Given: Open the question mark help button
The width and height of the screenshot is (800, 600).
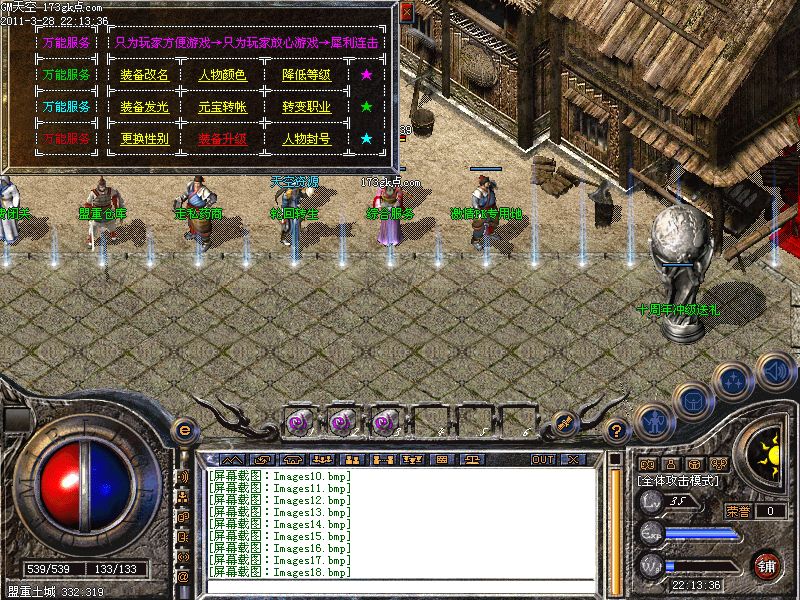Looking at the screenshot, I should (x=617, y=432).
